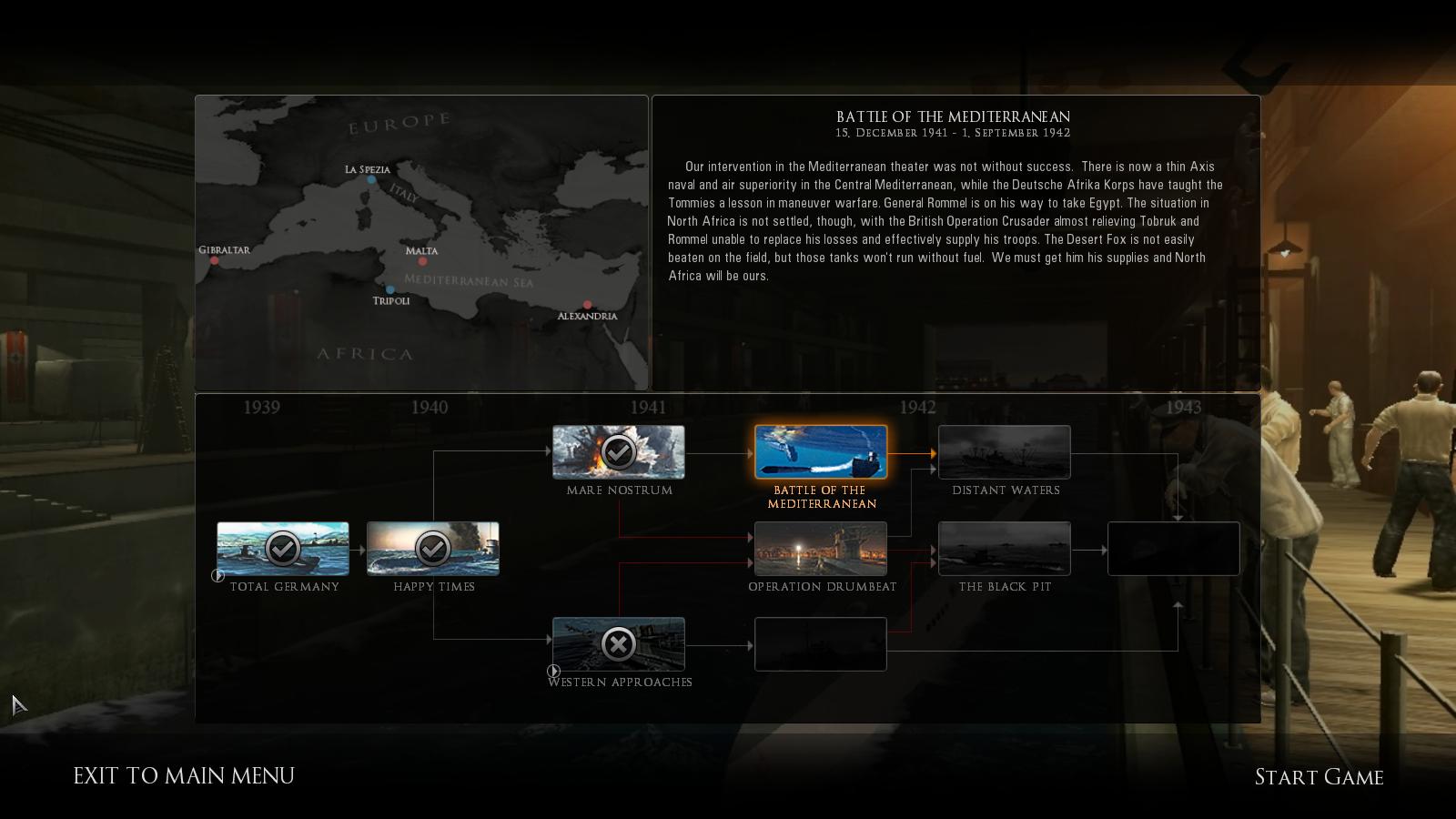
Task: Click the play arrow beside Total Germany
Action: pos(217,575)
